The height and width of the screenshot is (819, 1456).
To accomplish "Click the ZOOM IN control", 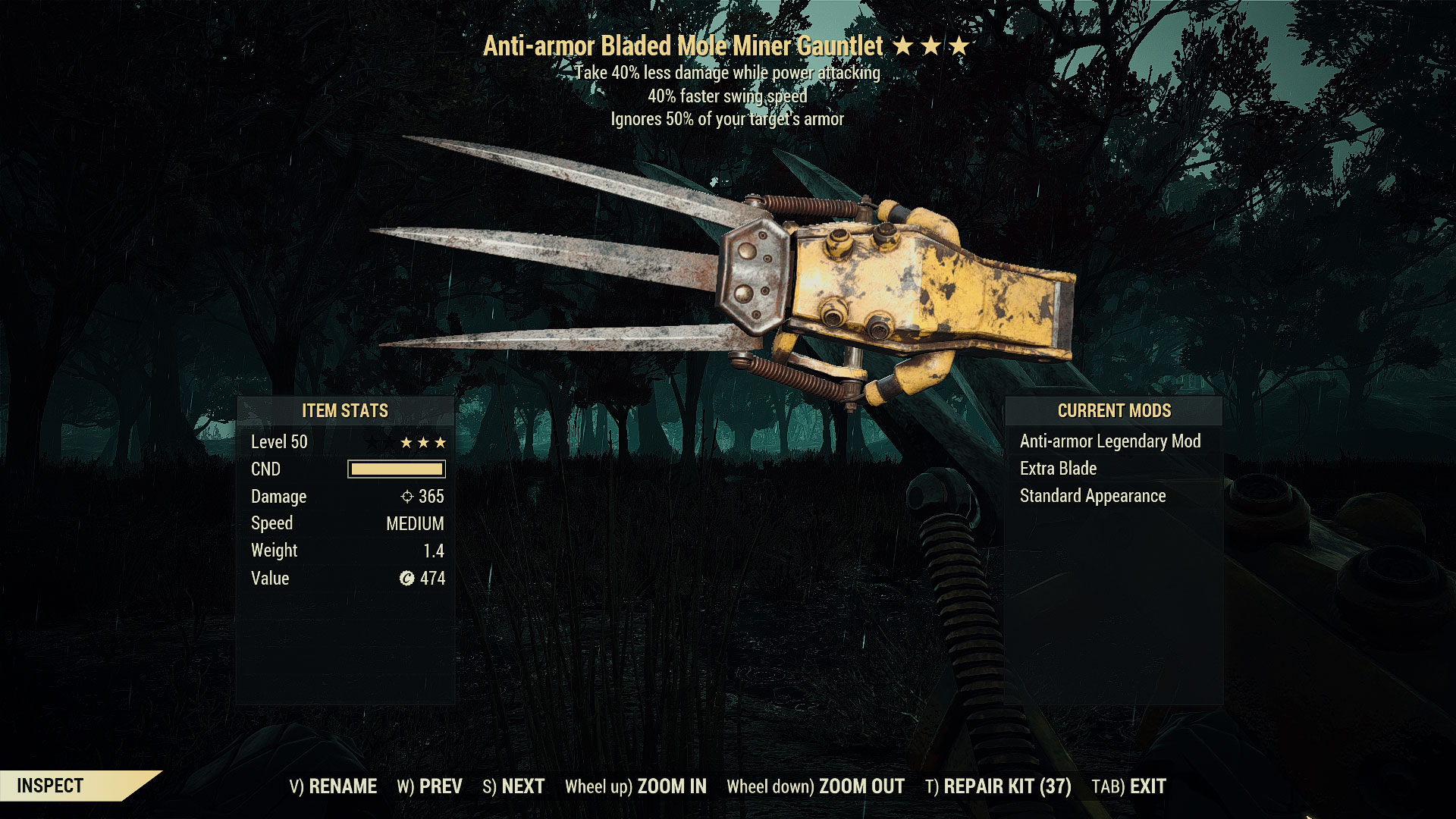I will [x=635, y=786].
